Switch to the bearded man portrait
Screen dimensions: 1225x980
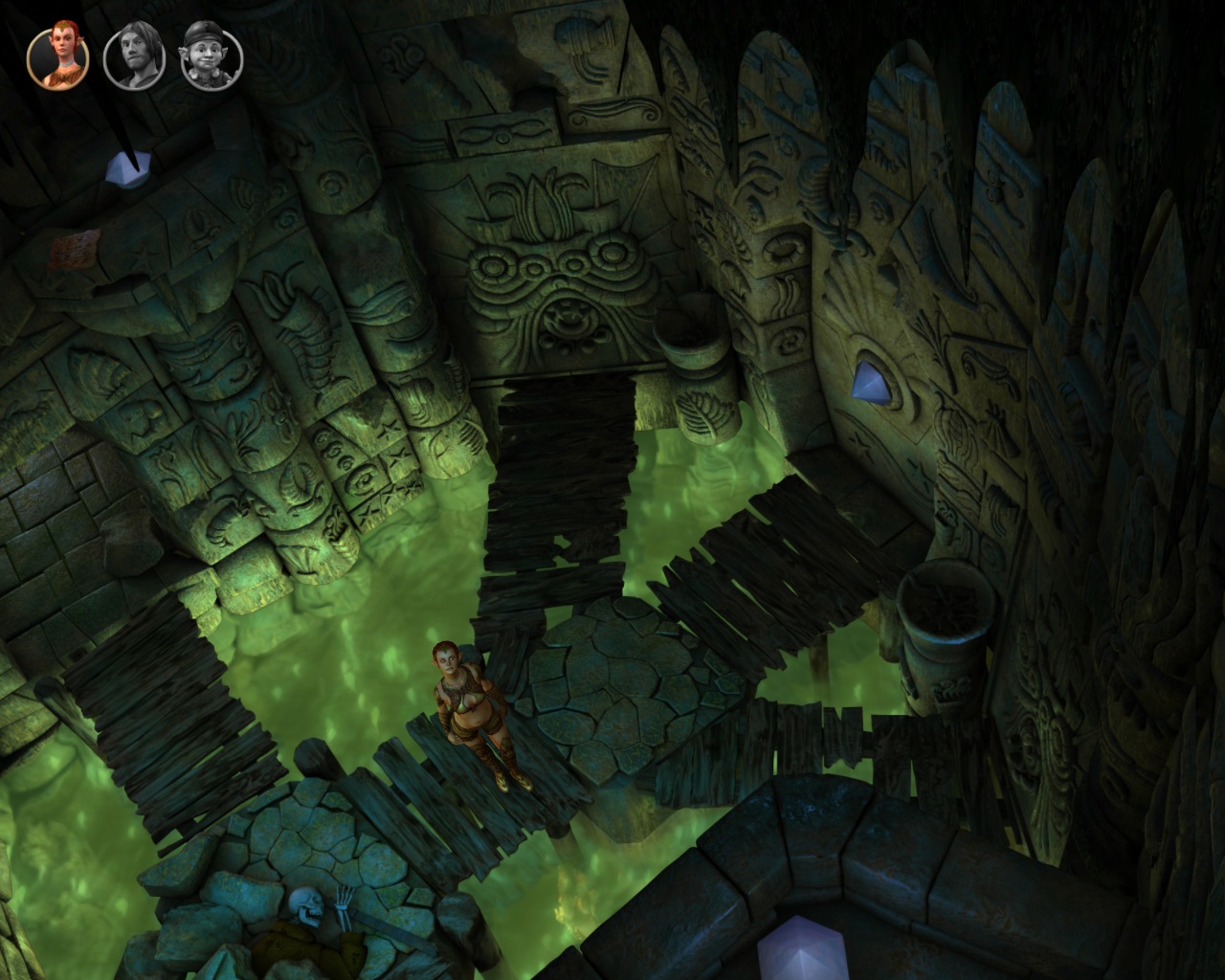134,56
